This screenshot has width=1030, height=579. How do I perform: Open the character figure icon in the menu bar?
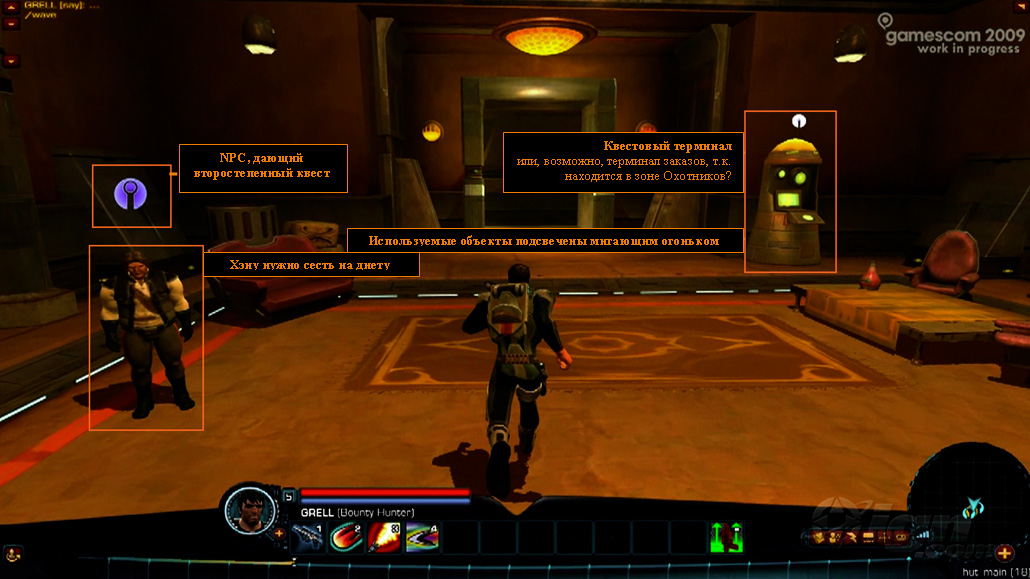(x=834, y=537)
